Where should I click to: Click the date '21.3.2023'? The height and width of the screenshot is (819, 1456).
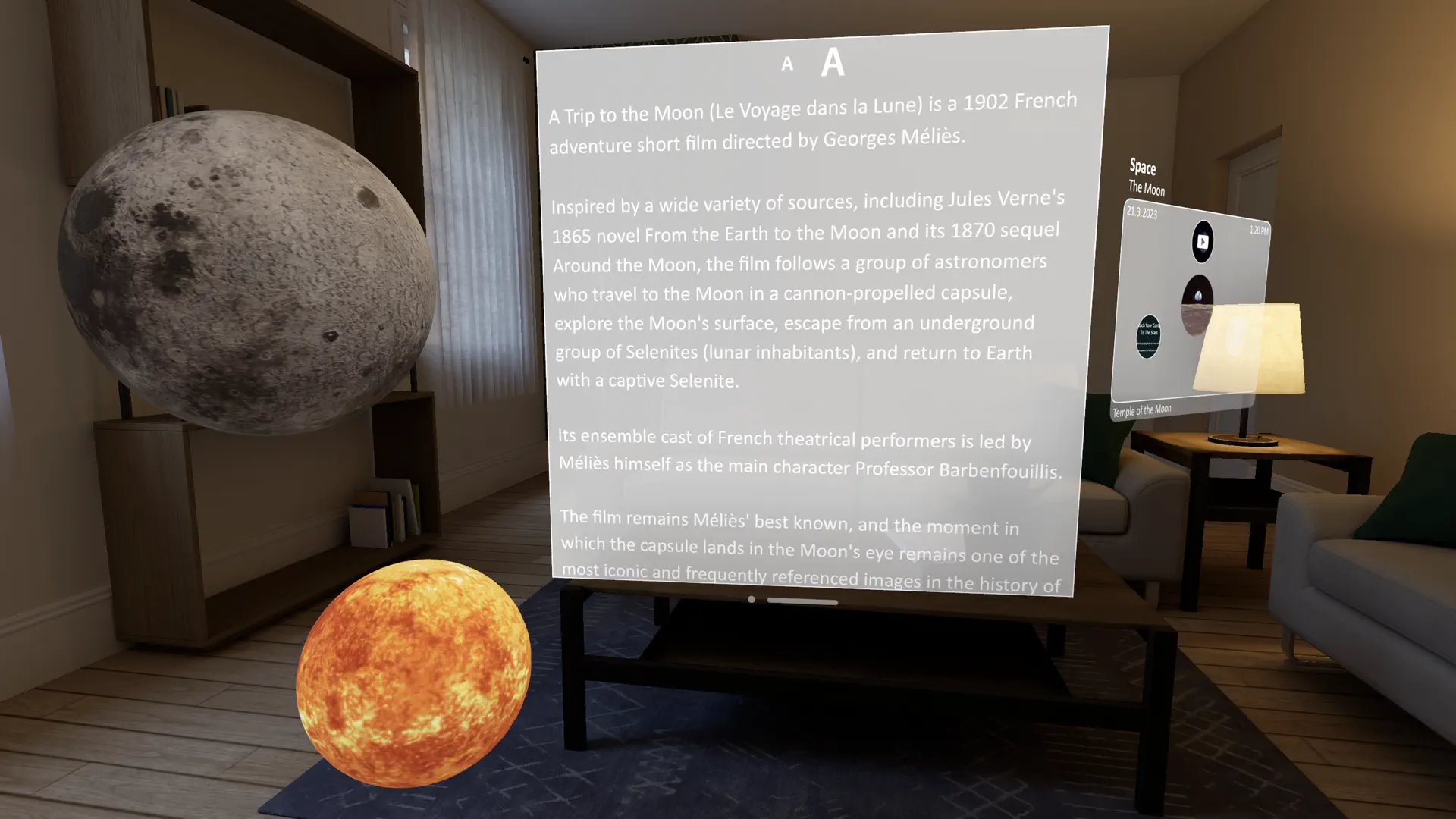tap(1141, 213)
